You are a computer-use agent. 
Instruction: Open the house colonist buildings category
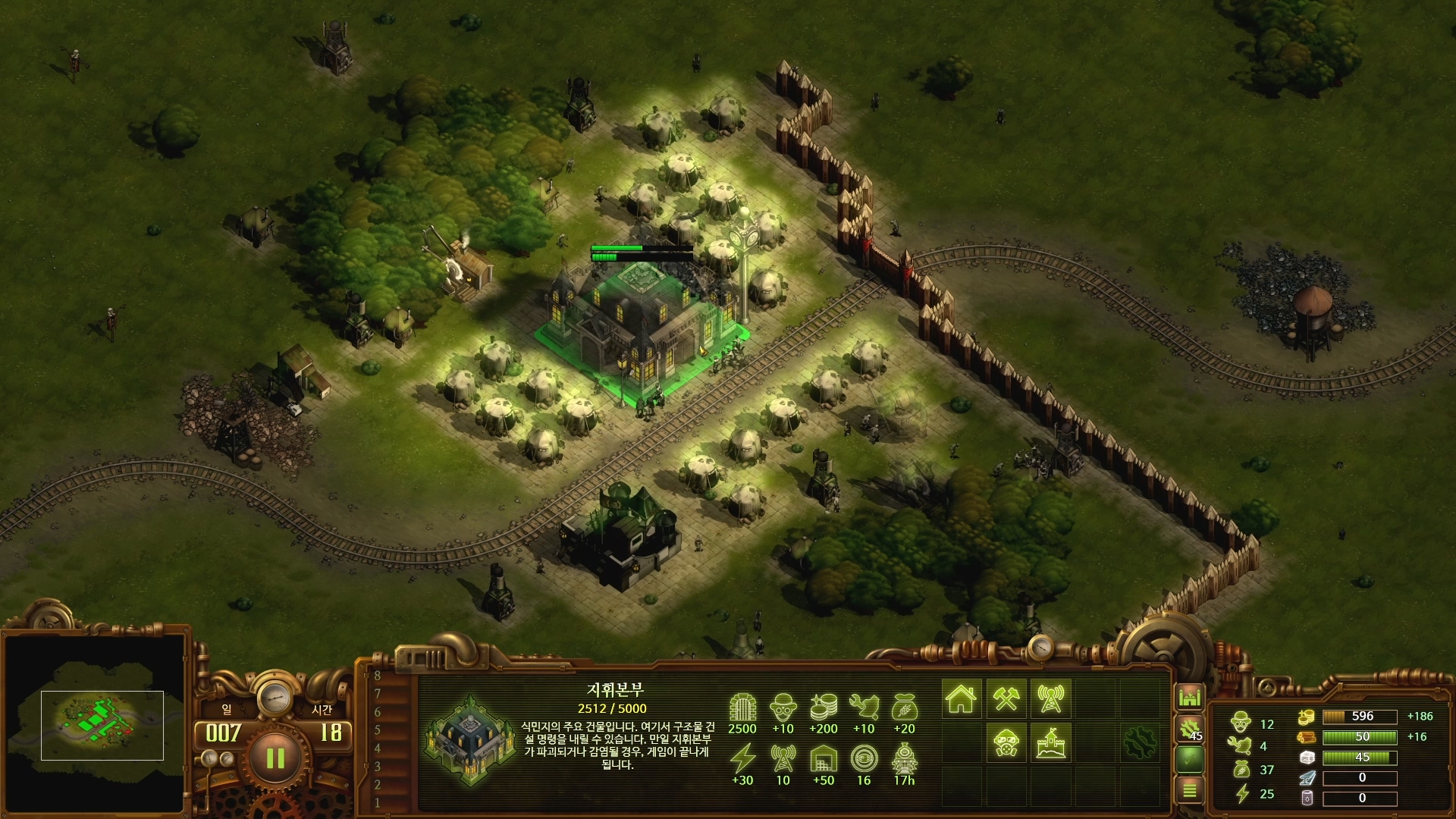[961, 698]
